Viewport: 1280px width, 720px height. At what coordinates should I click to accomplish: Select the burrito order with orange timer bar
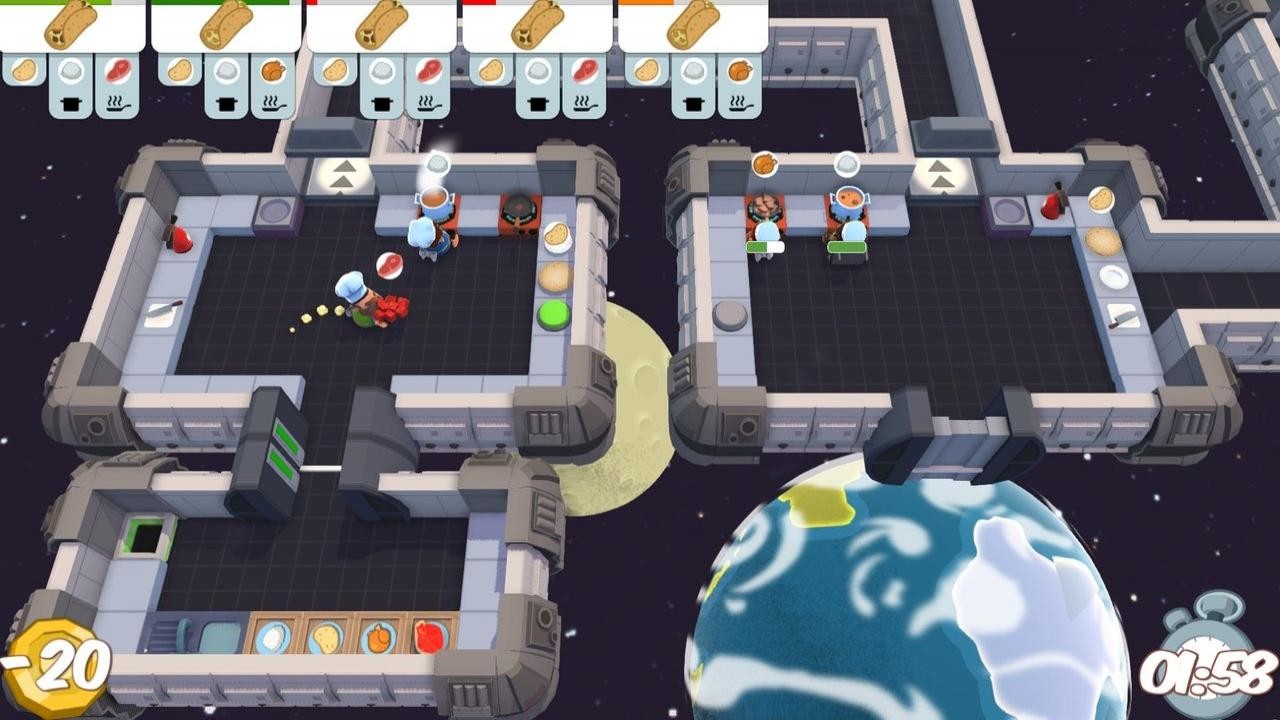(x=692, y=26)
